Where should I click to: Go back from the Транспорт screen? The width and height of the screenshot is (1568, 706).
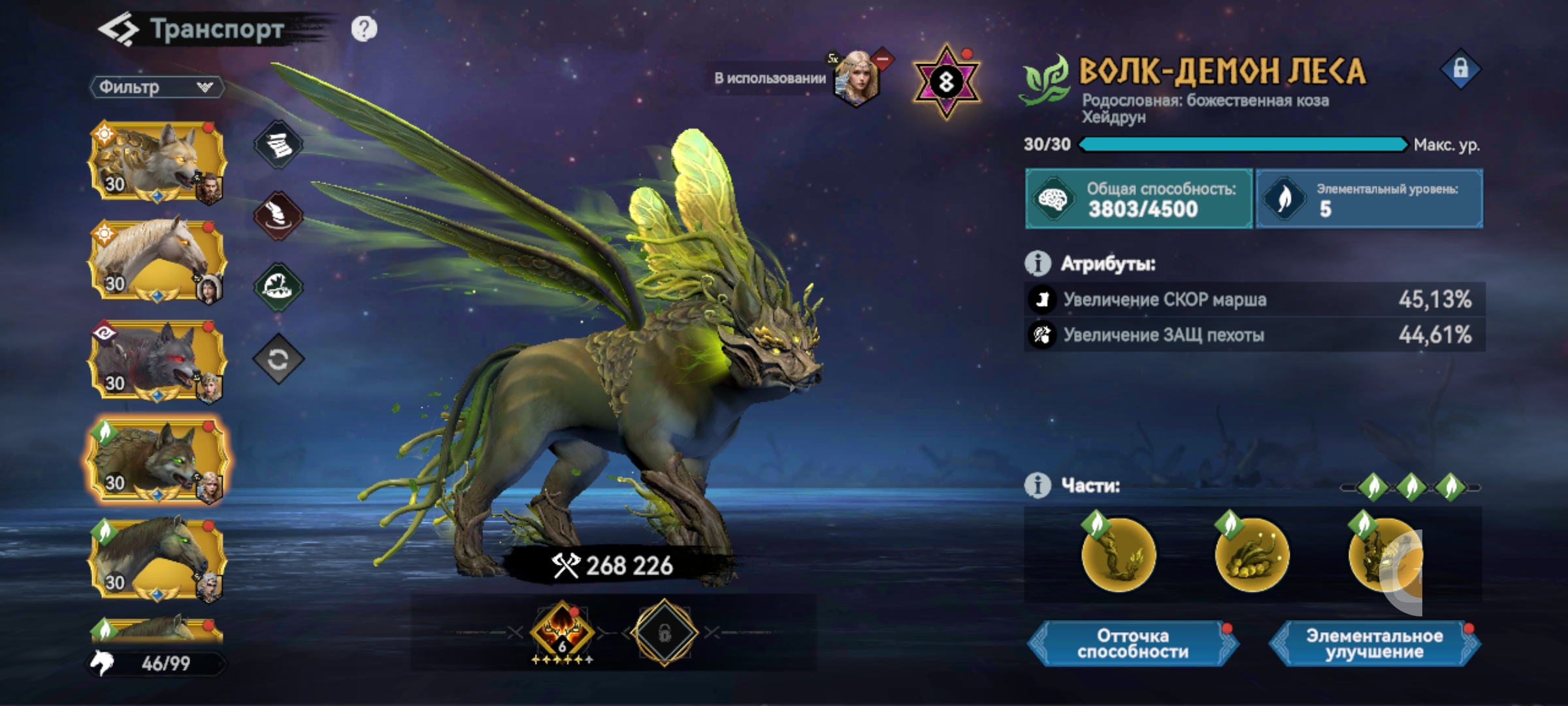(118, 30)
